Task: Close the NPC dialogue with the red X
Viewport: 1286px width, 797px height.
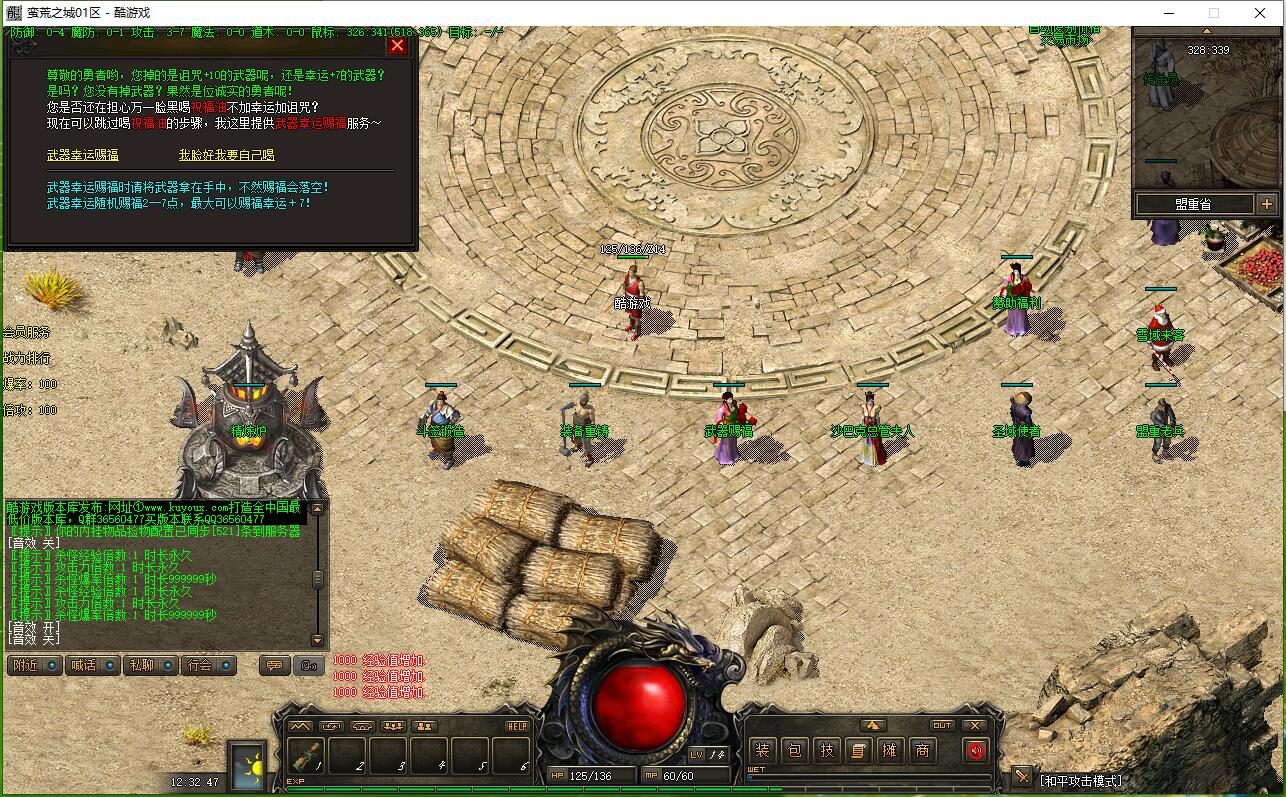Action: click(x=397, y=45)
